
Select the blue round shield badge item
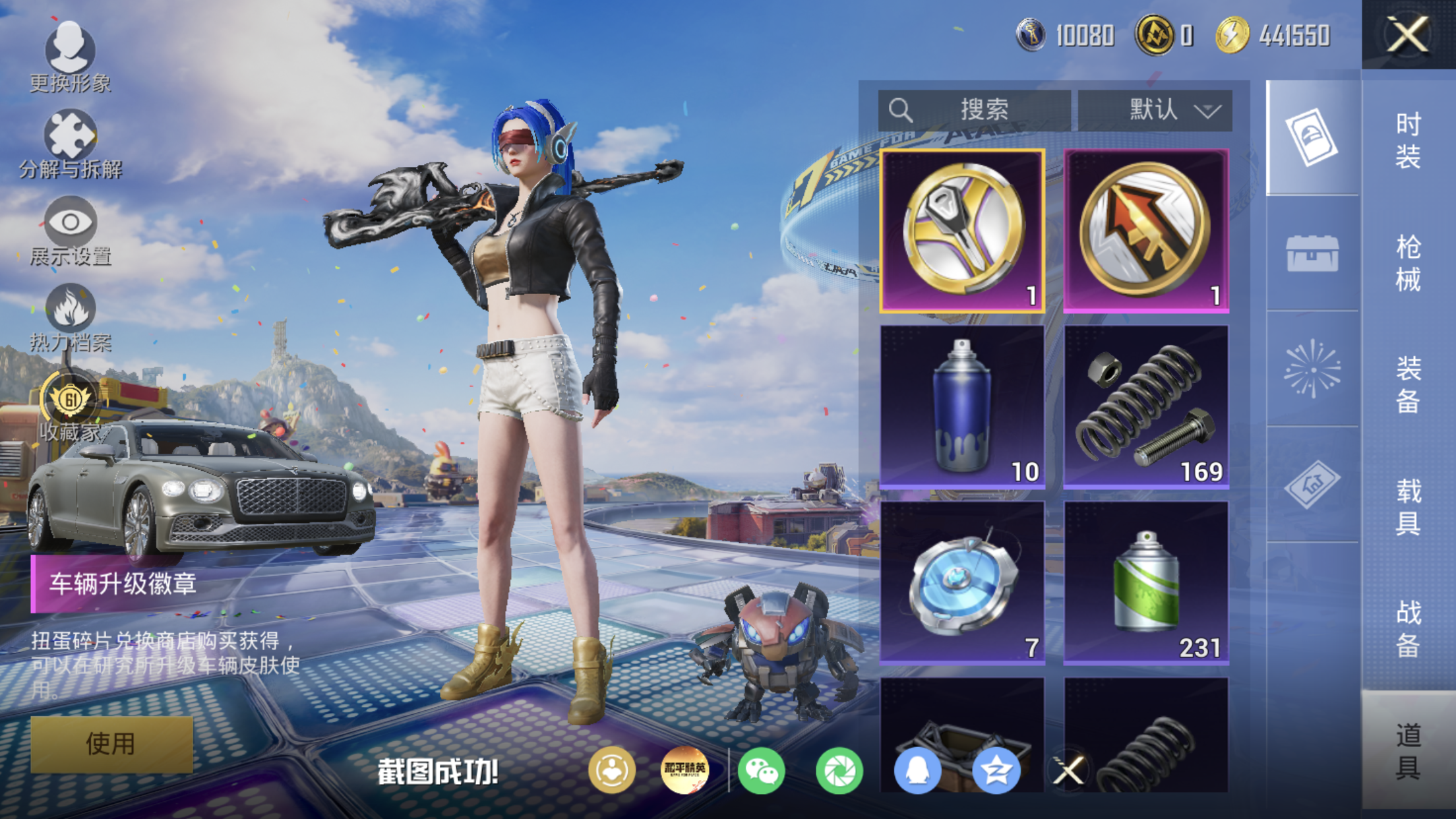962,582
